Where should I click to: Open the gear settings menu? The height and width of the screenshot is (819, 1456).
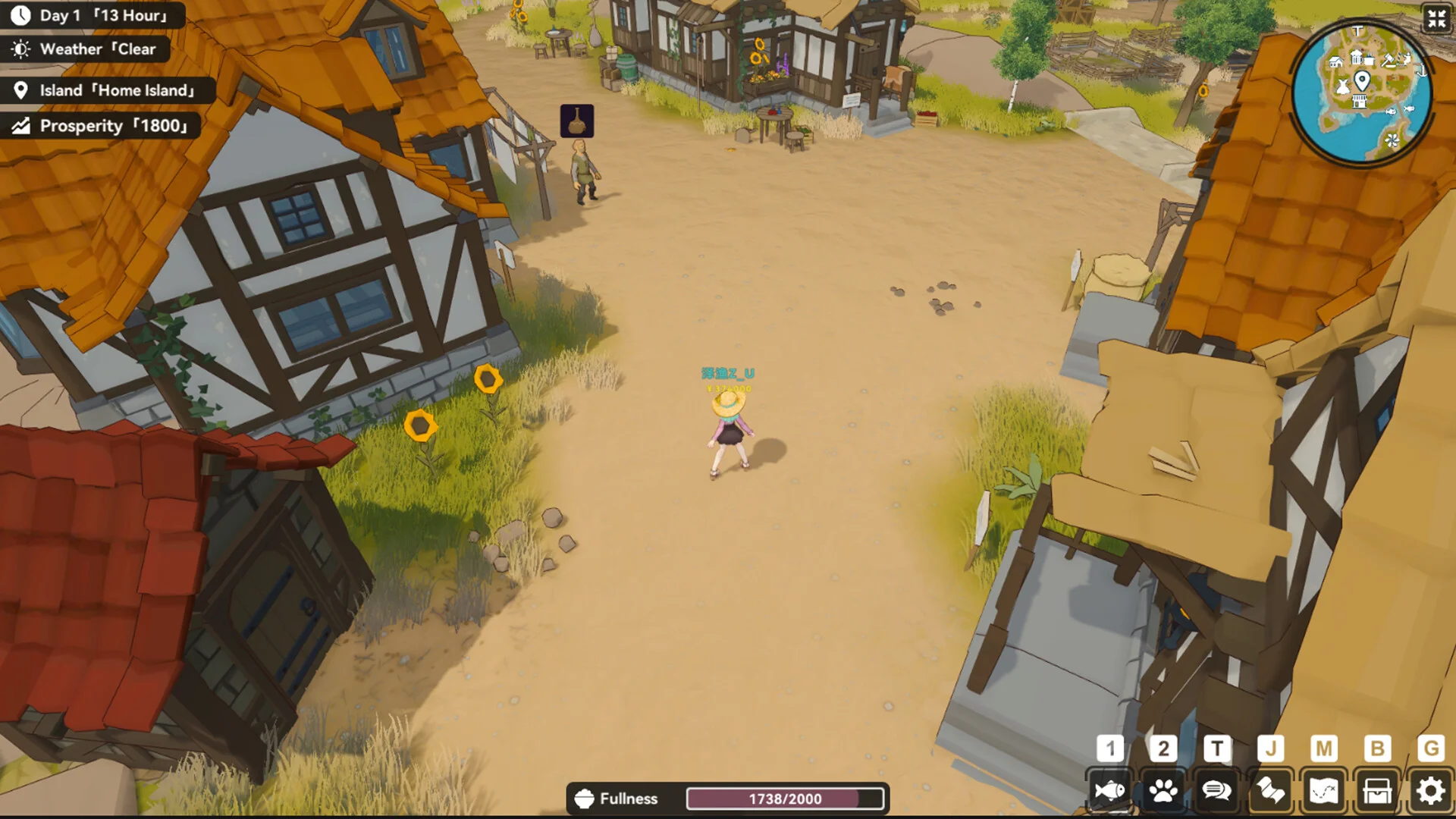point(1430,791)
